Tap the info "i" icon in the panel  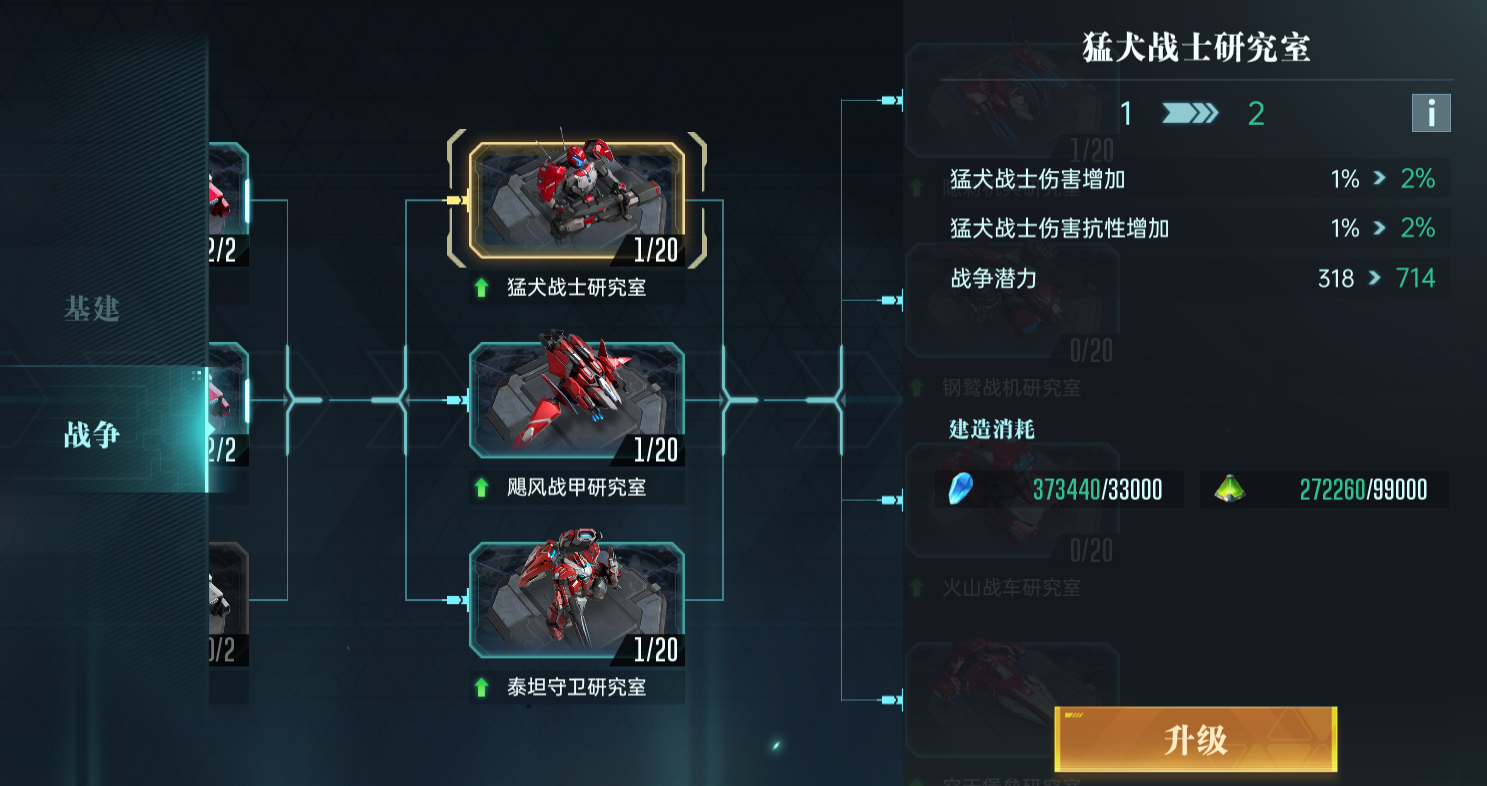pos(1431,113)
